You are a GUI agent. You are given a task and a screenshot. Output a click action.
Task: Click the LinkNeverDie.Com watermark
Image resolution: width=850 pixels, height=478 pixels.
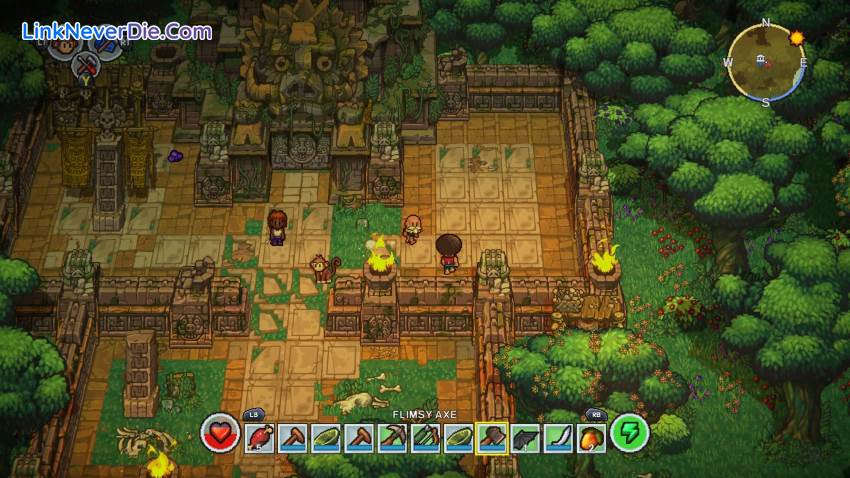[117, 31]
